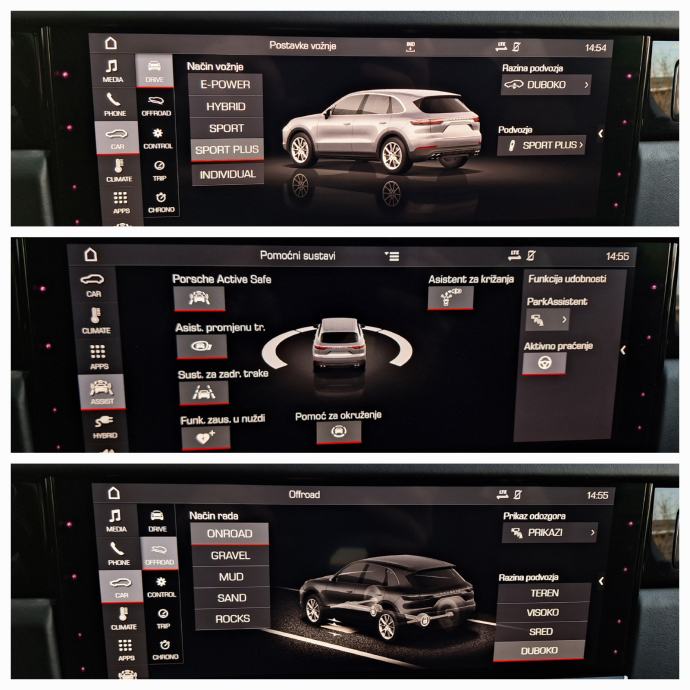Open the PRIKAZI dropdown

click(548, 533)
